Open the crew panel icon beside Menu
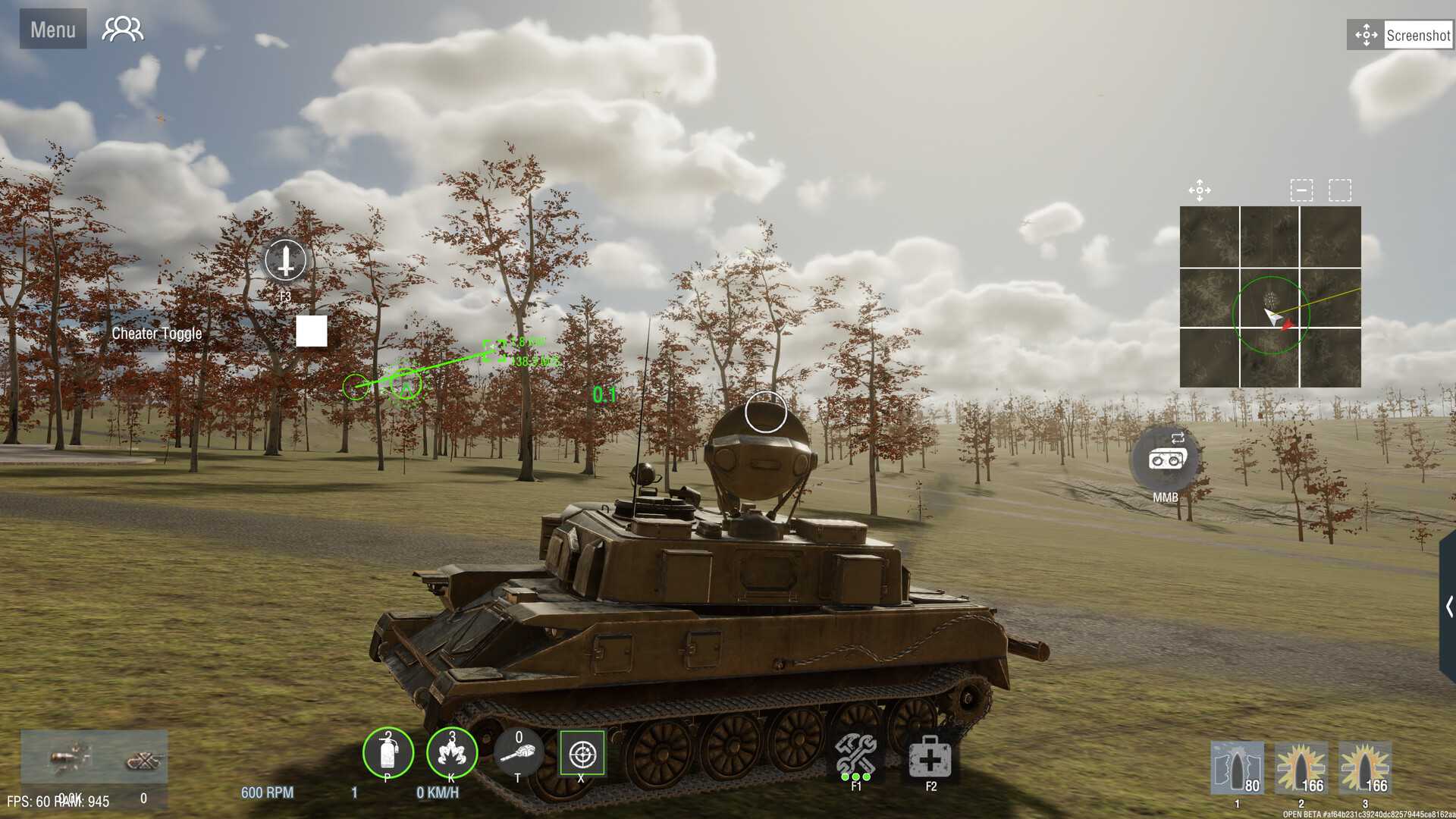The image size is (1456, 819). (121, 29)
